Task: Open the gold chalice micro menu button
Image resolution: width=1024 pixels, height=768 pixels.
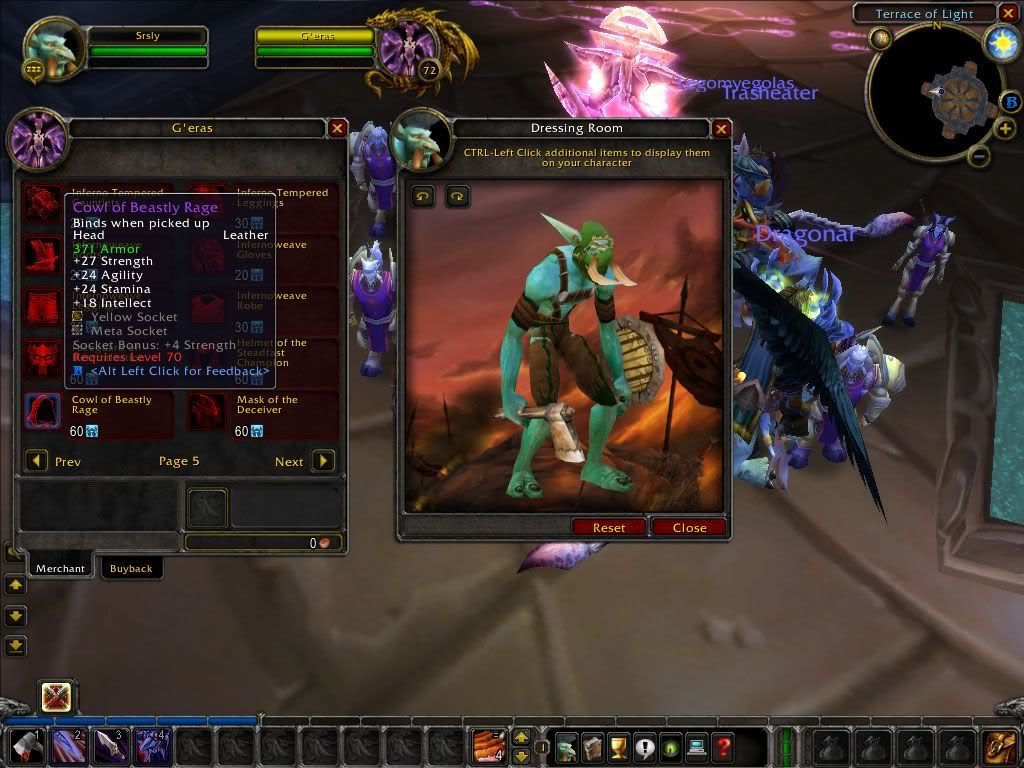Action: tap(619, 746)
